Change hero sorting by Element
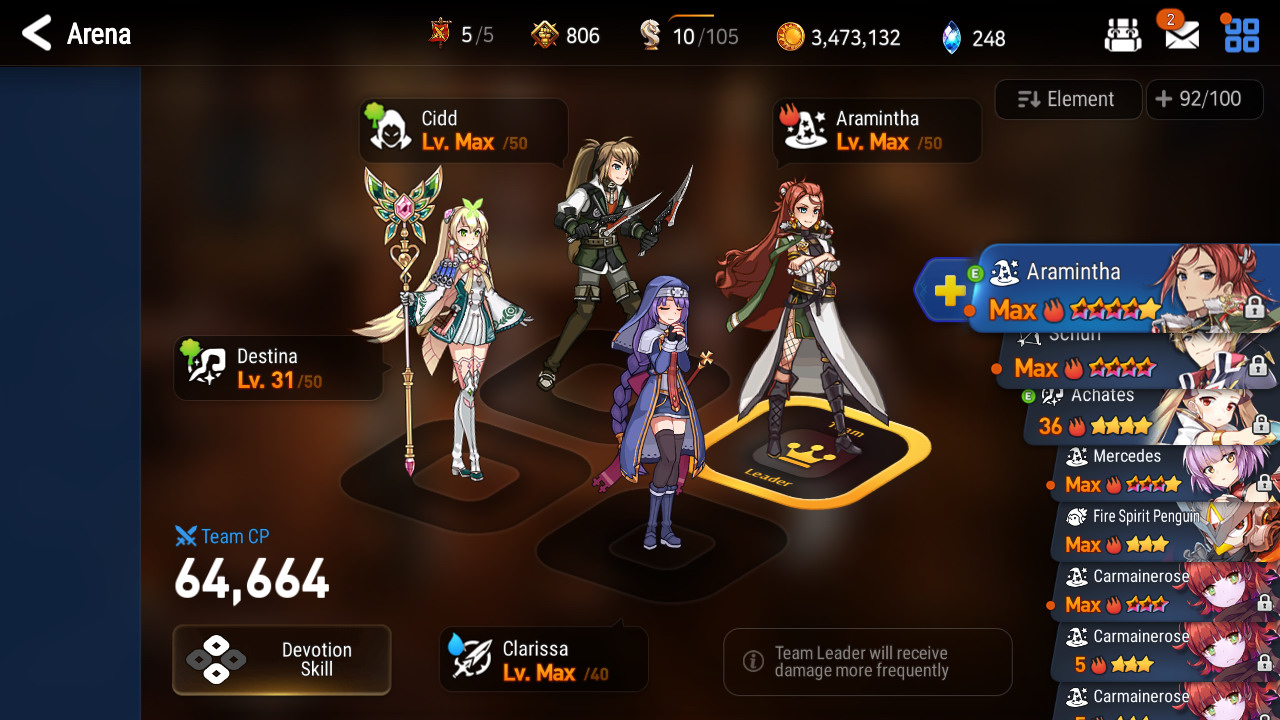This screenshot has width=1280, height=720. pyautogui.click(x=1067, y=99)
